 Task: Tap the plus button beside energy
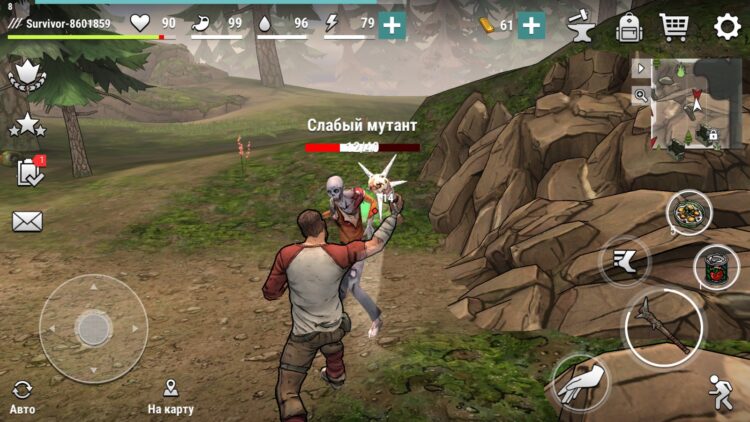392,26
